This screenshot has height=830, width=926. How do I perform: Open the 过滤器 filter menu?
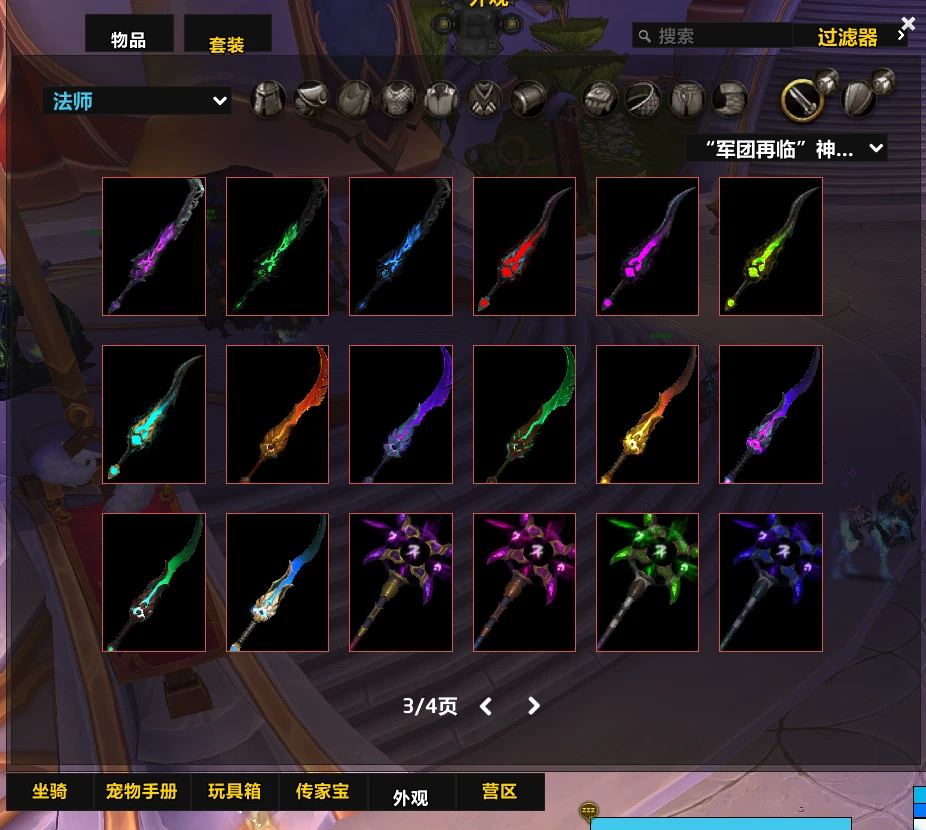tap(848, 37)
